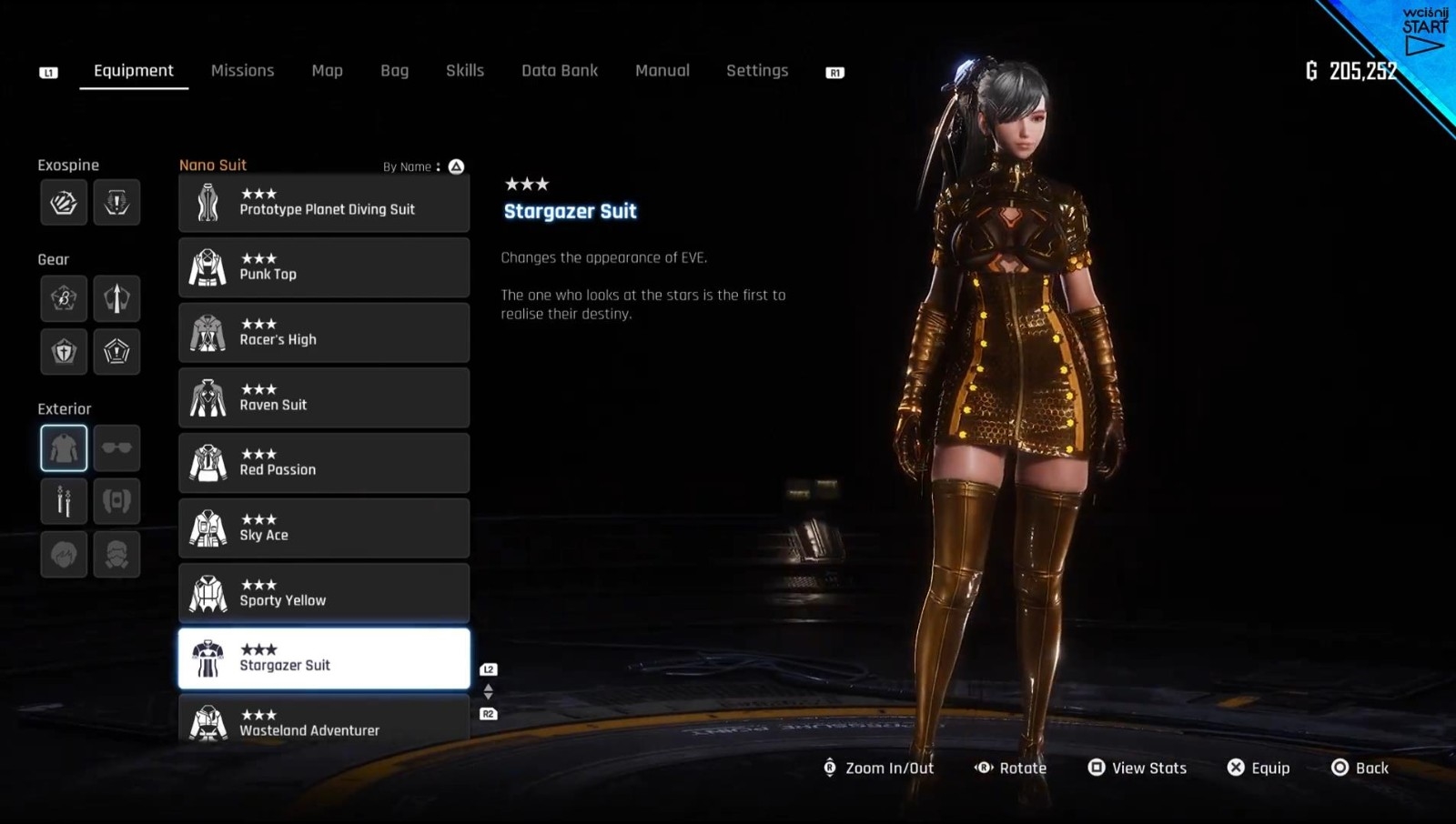This screenshot has width=1456, height=824.
Task: Select the Sky Ace outfit
Action: (324, 528)
